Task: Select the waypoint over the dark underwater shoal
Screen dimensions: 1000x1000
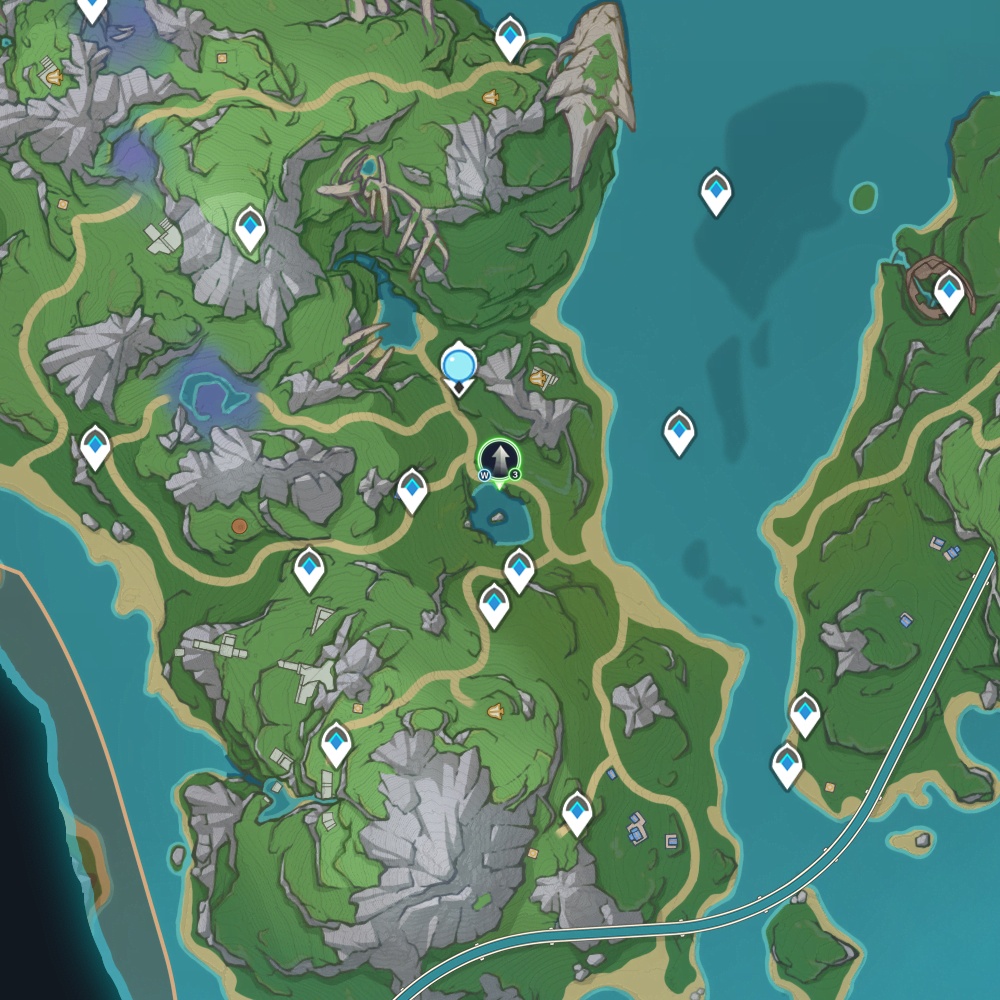Action: click(715, 191)
